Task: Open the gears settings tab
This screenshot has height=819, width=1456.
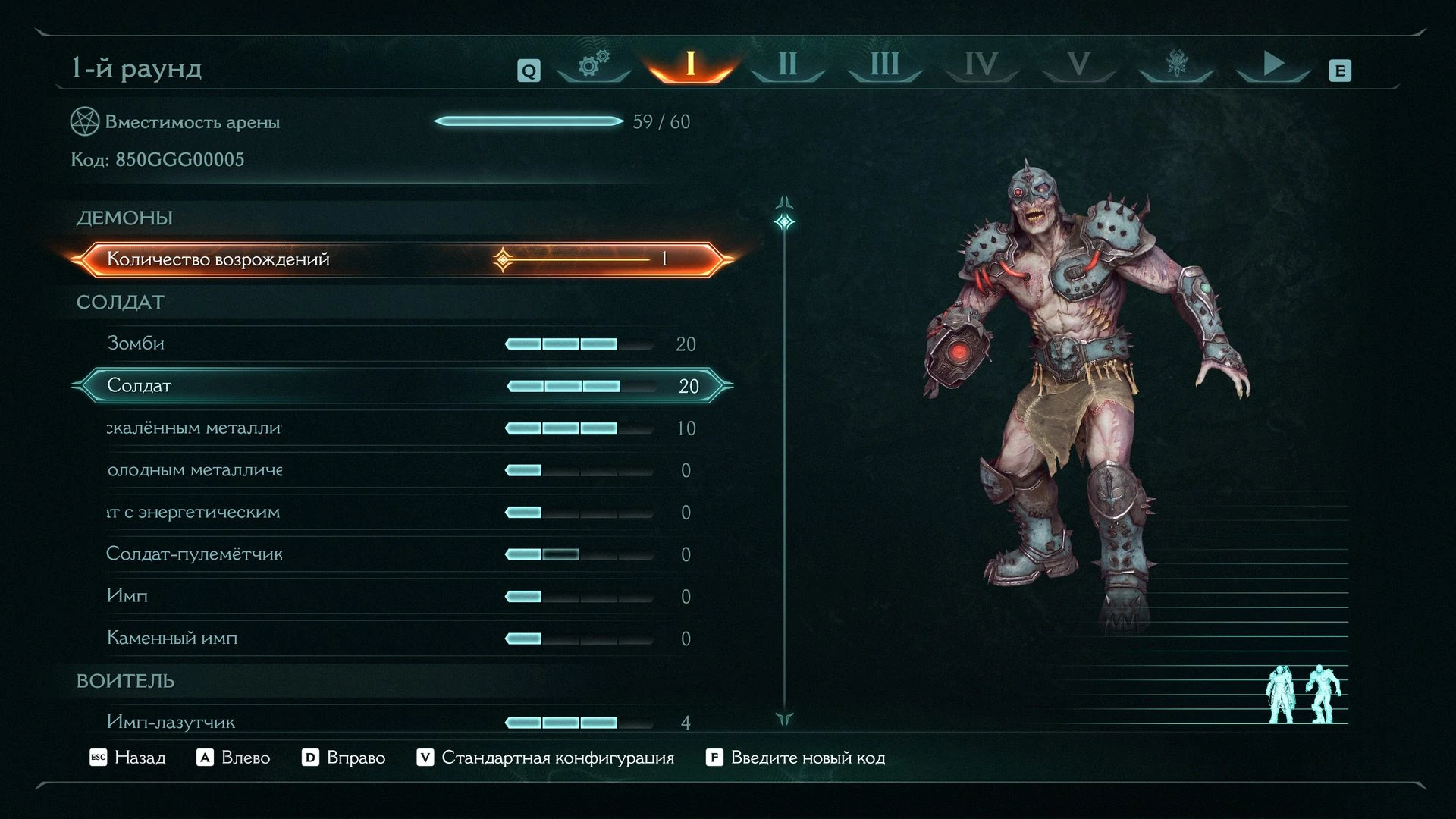Action: pyautogui.click(x=594, y=65)
